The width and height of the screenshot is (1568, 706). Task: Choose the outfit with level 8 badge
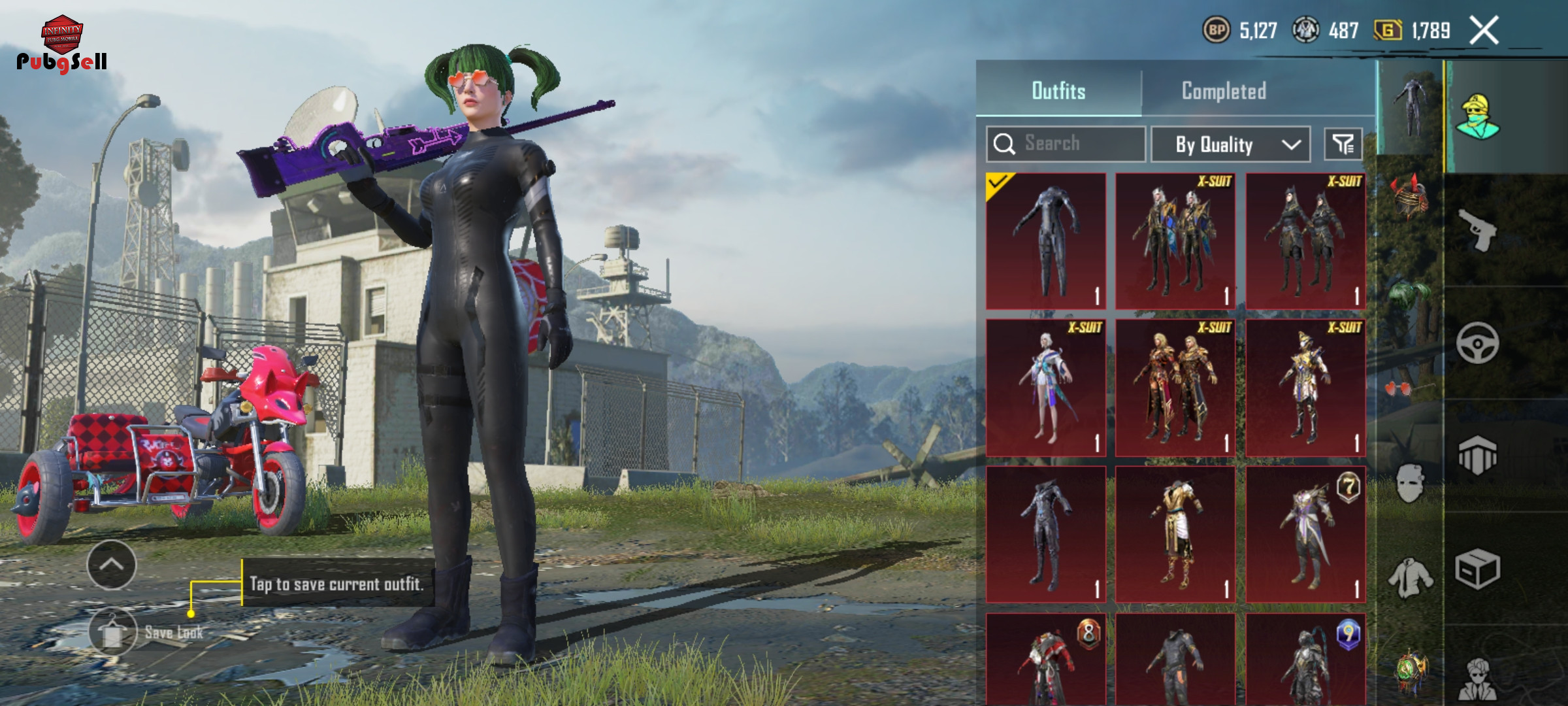click(x=1046, y=660)
